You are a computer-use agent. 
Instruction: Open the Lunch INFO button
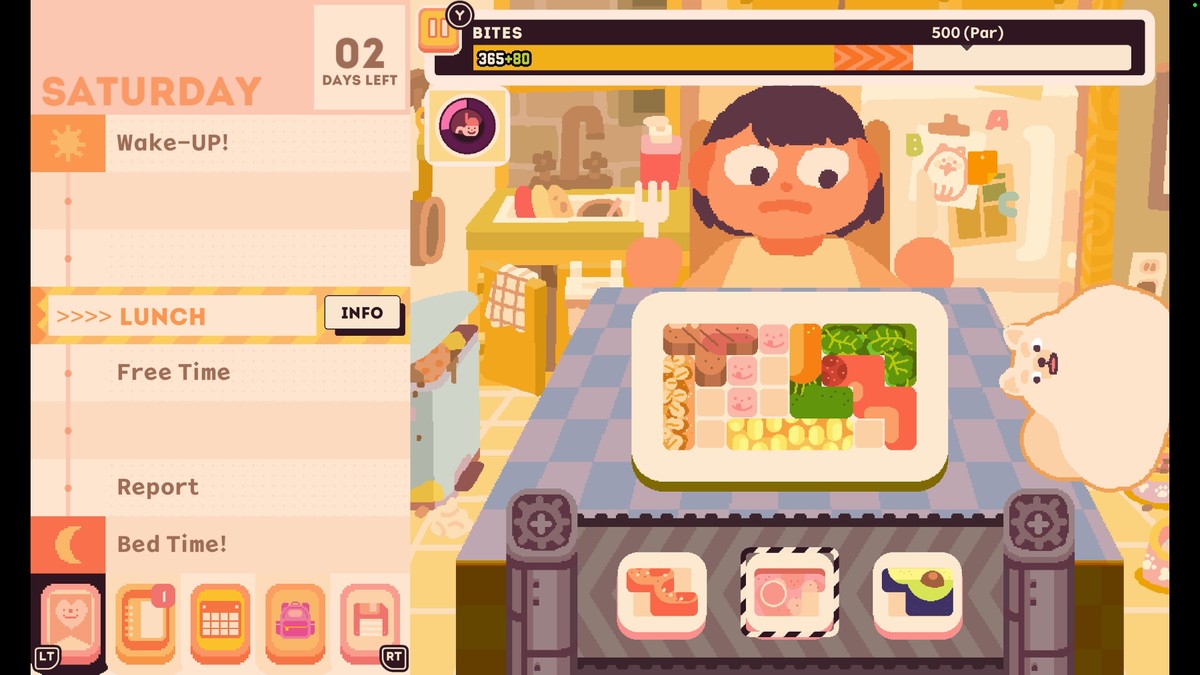tap(361, 314)
